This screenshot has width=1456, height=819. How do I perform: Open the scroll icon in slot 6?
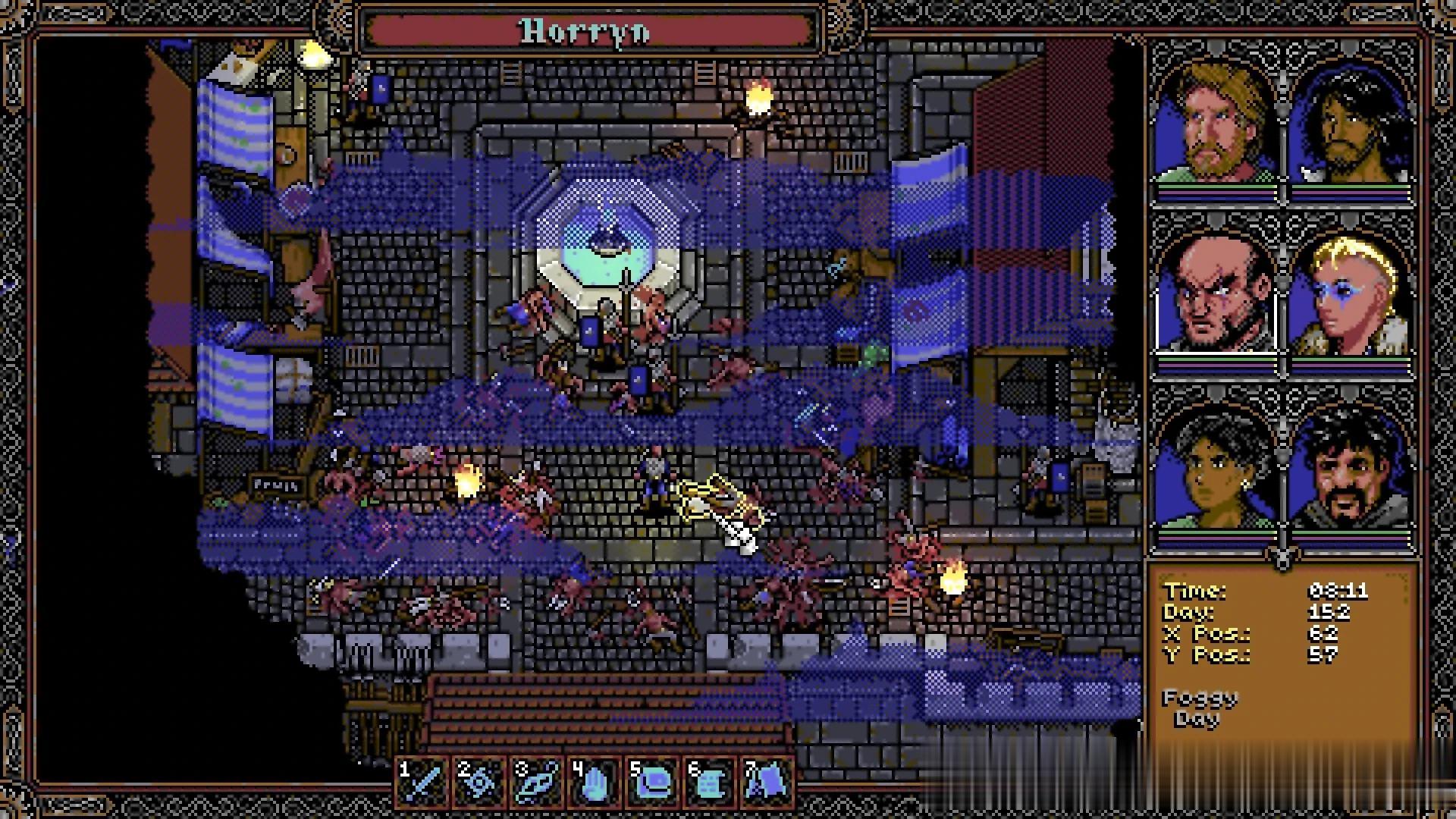tap(710, 780)
